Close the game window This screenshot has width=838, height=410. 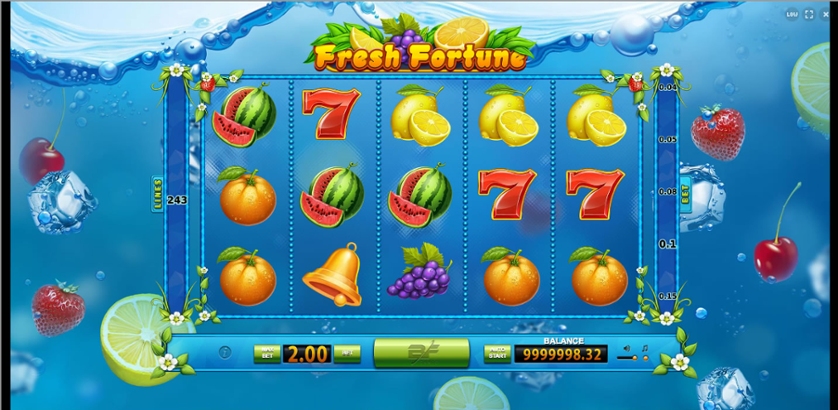[826, 13]
